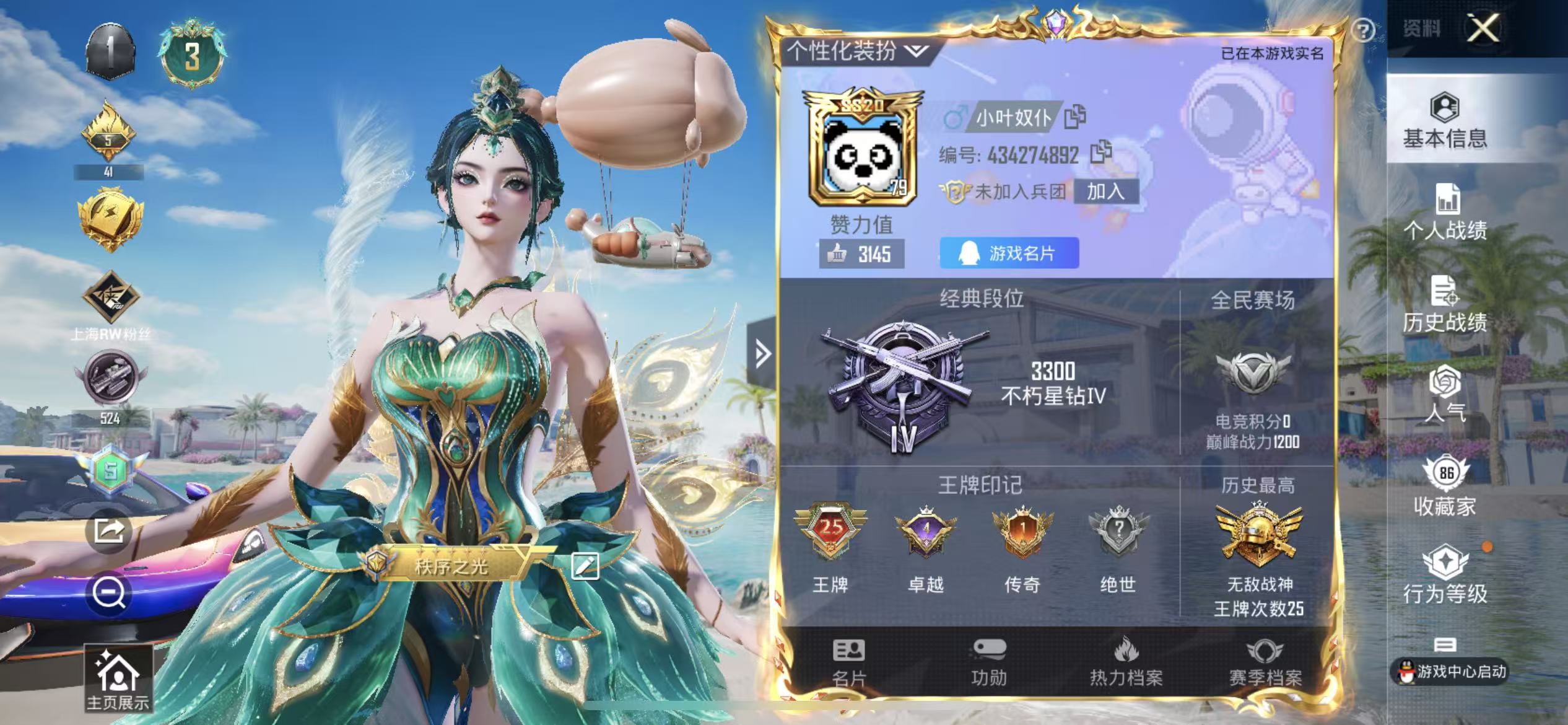Open the 功勋 bottom tab
The height and width of the screenshot is (725, 1568).
click(x=988, y=663)
